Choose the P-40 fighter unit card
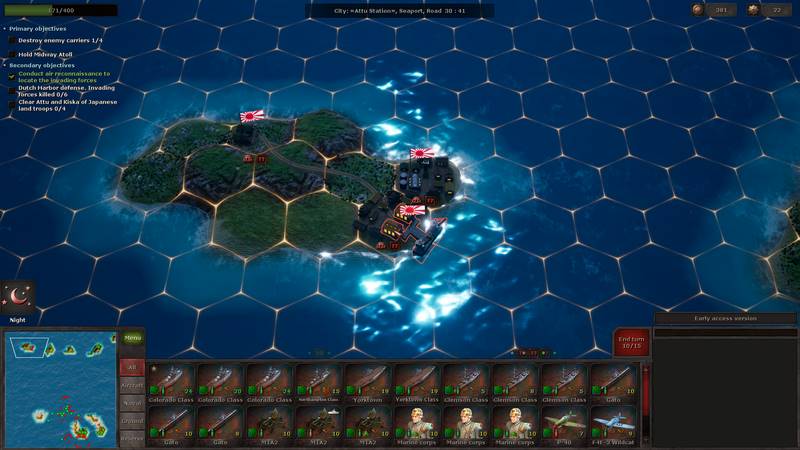800x450 pixels. point(564,424)
